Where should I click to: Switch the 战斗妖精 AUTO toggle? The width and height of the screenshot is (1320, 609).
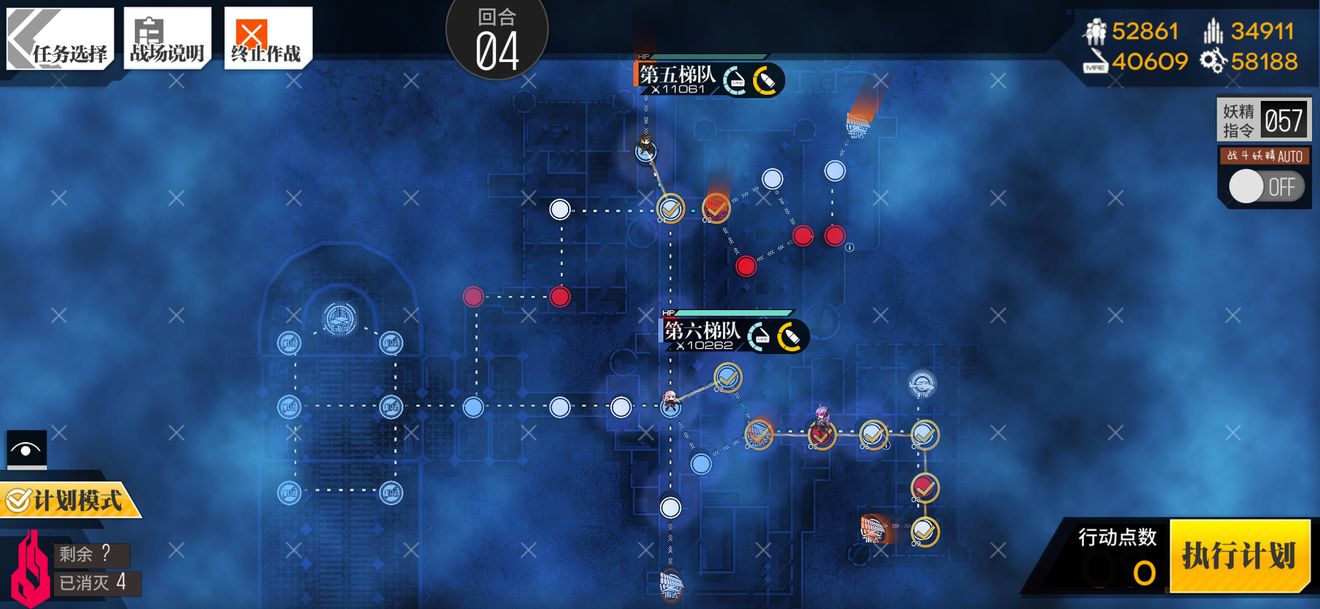coord(1266,186)
